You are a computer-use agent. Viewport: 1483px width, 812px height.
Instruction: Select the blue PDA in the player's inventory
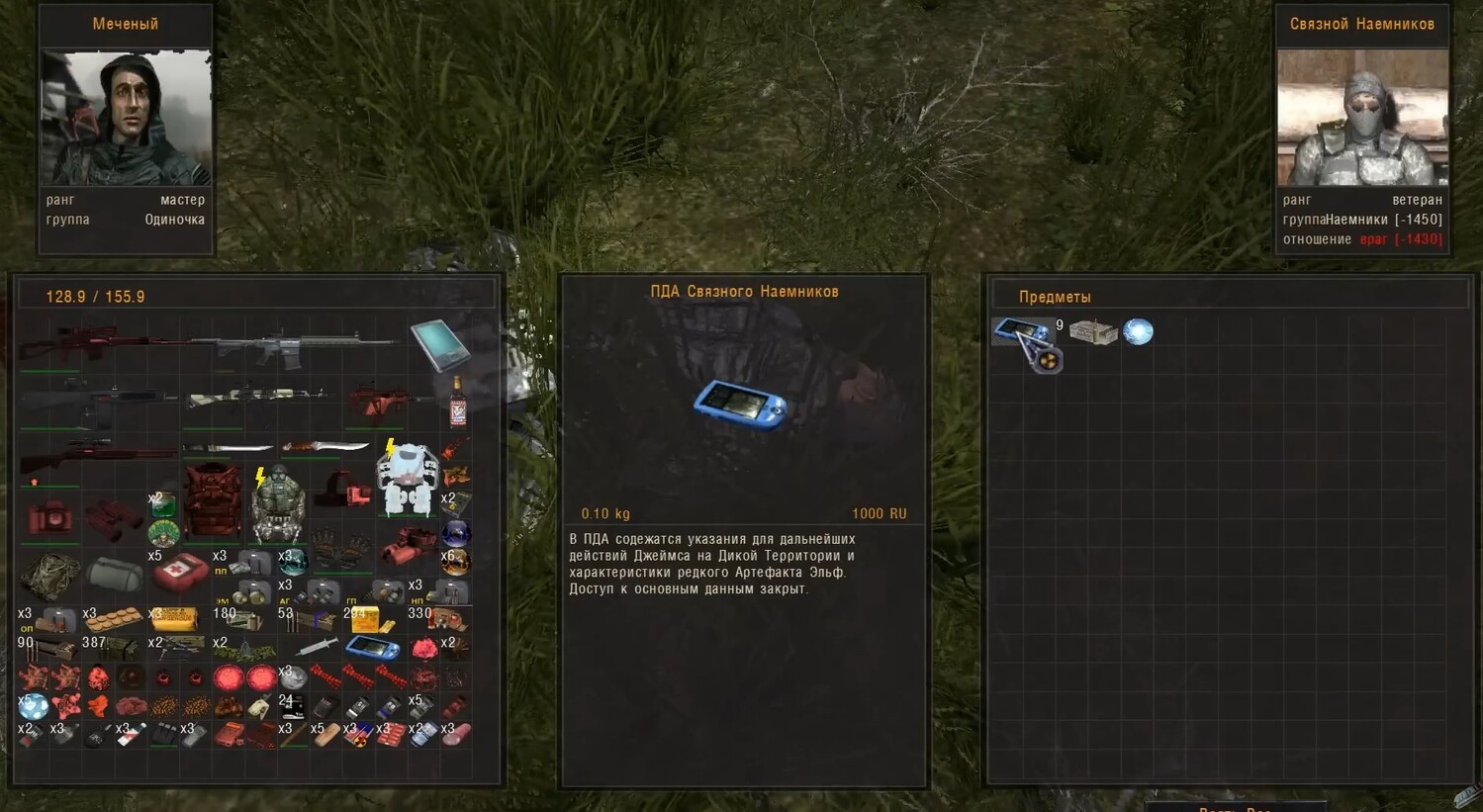coord(373,648)
